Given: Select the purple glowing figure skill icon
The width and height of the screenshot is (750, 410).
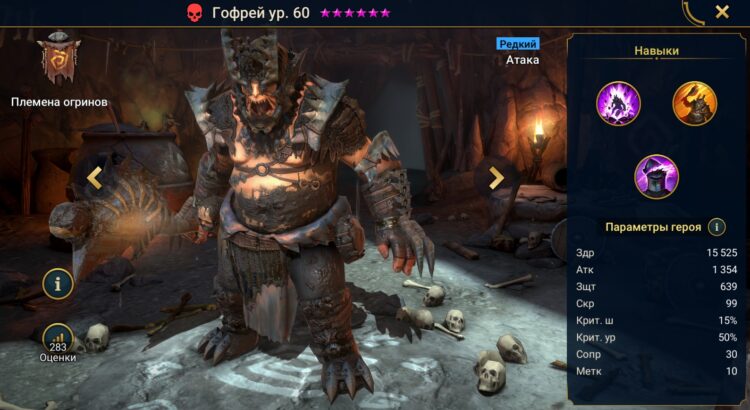Looking at the screenshot, I should 618,104.
